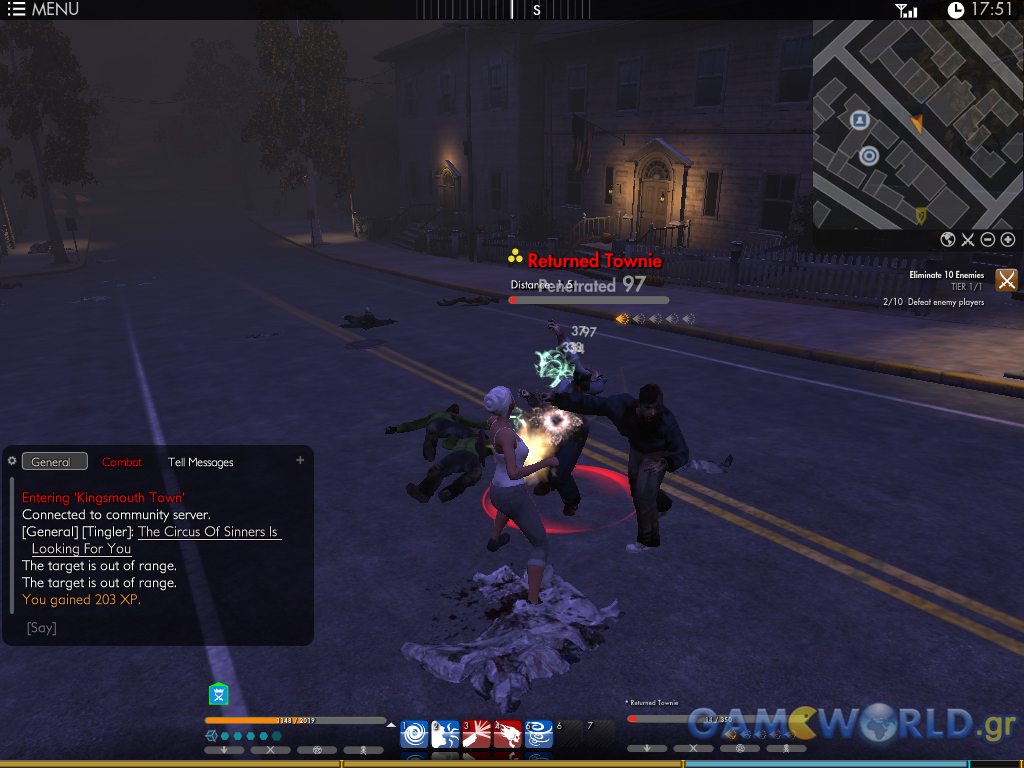Trigger the red burst ability in slot 3

click(476, 735)
